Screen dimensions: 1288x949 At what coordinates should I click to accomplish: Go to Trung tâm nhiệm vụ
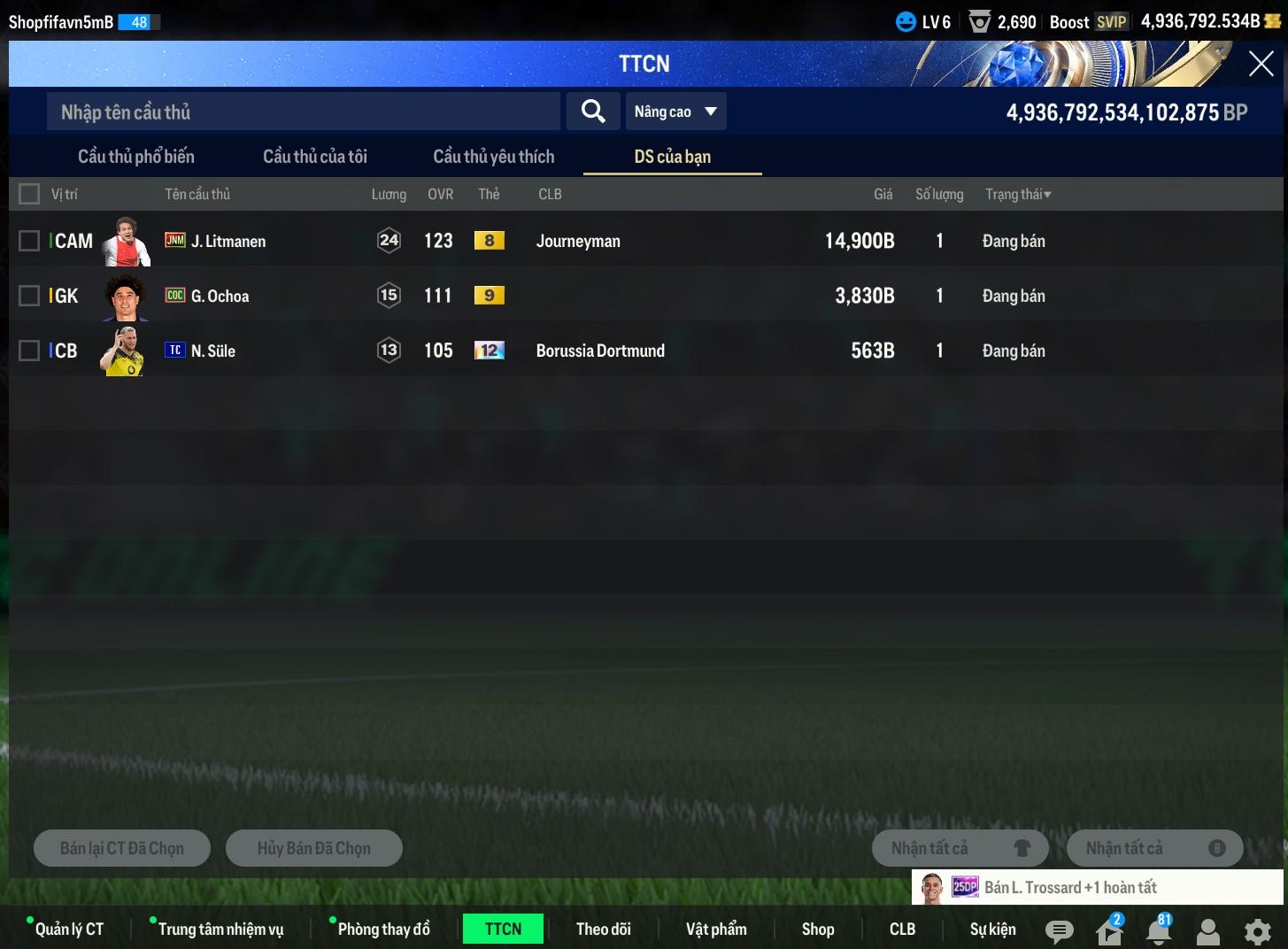[220, 929]
